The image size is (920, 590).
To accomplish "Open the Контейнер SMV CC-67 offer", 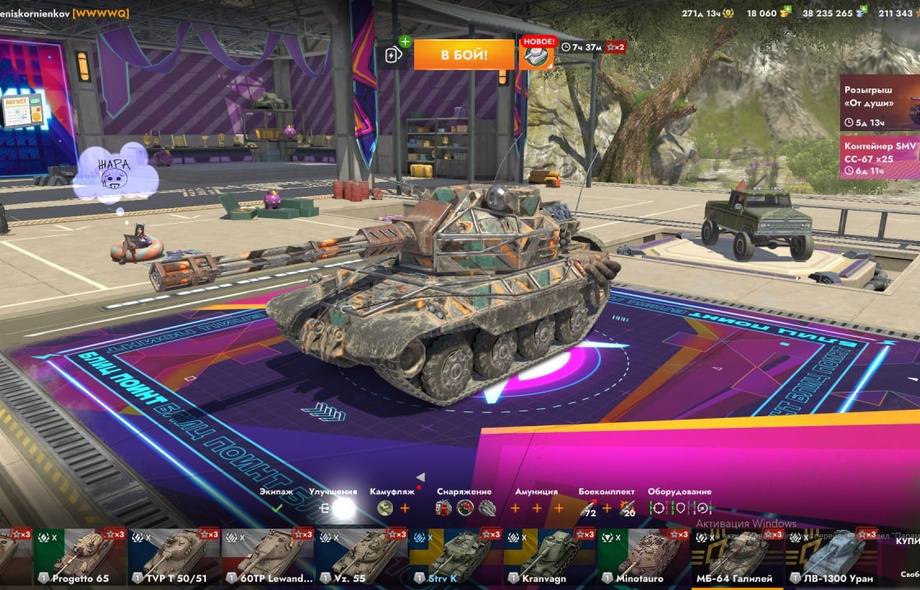I will (x=879, y=158).
